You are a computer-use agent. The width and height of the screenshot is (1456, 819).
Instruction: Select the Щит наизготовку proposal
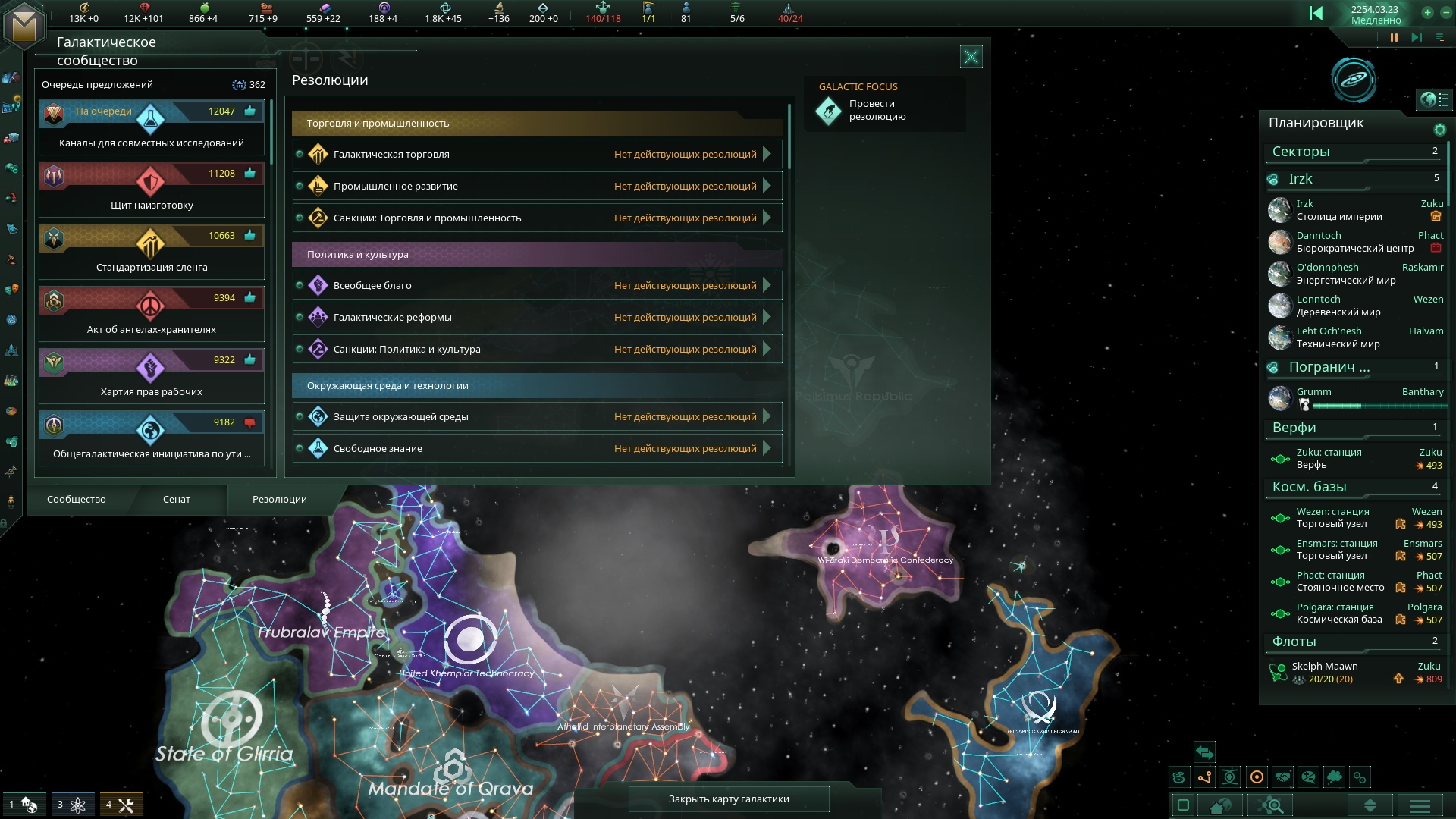click(x=152, y=190)
